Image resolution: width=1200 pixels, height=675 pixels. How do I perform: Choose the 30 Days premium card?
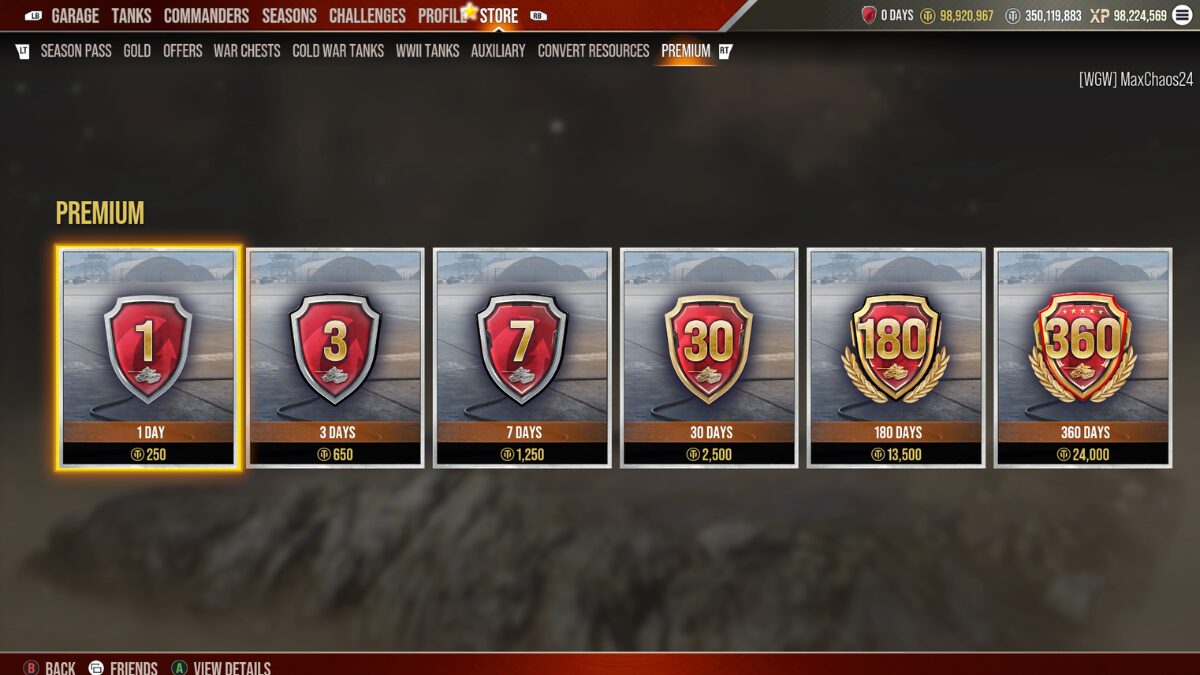pyautogui.click(x=709, y=357)
